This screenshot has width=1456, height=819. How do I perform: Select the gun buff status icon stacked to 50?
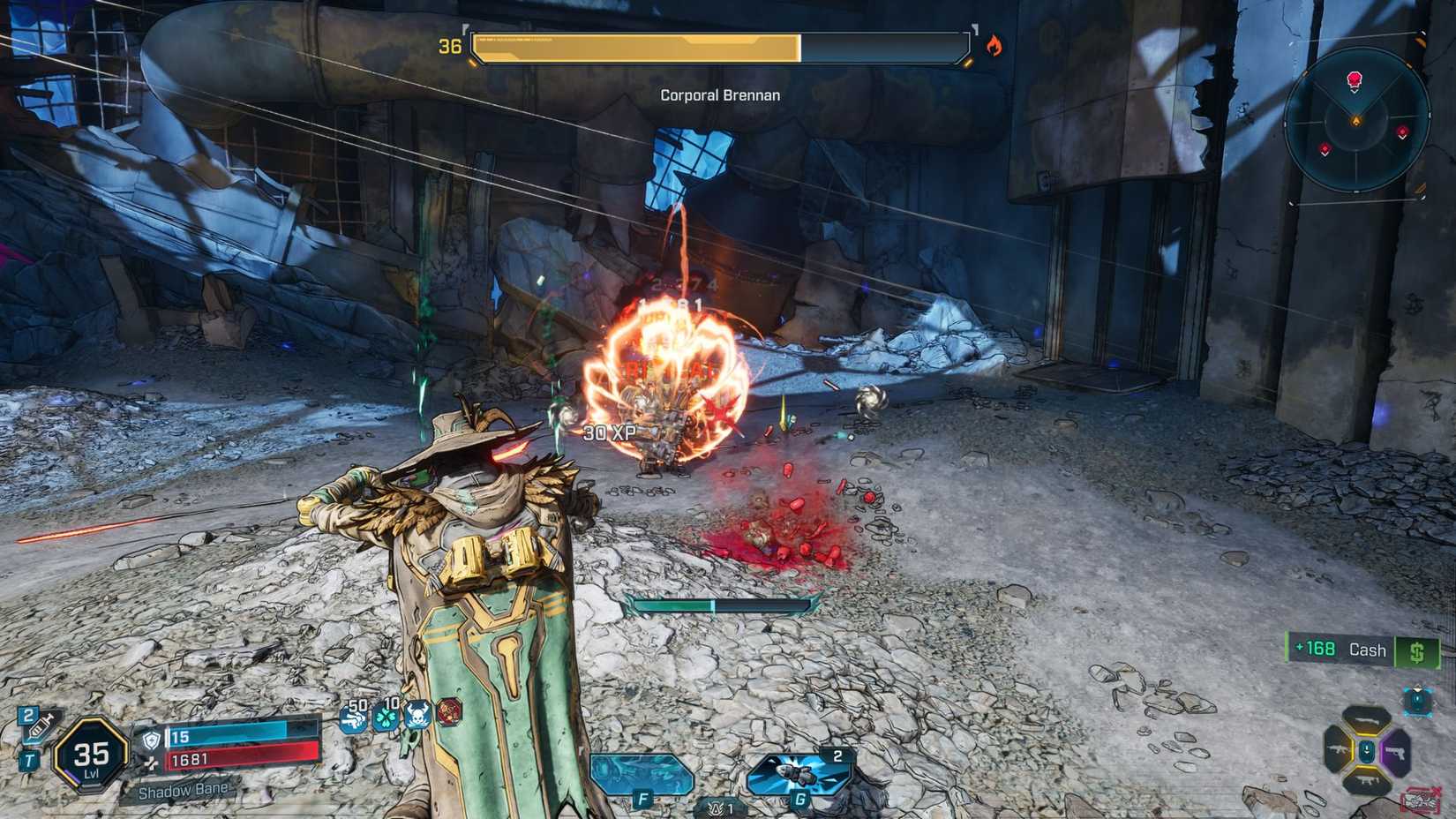pyautogui.click(x=355, y=719)
